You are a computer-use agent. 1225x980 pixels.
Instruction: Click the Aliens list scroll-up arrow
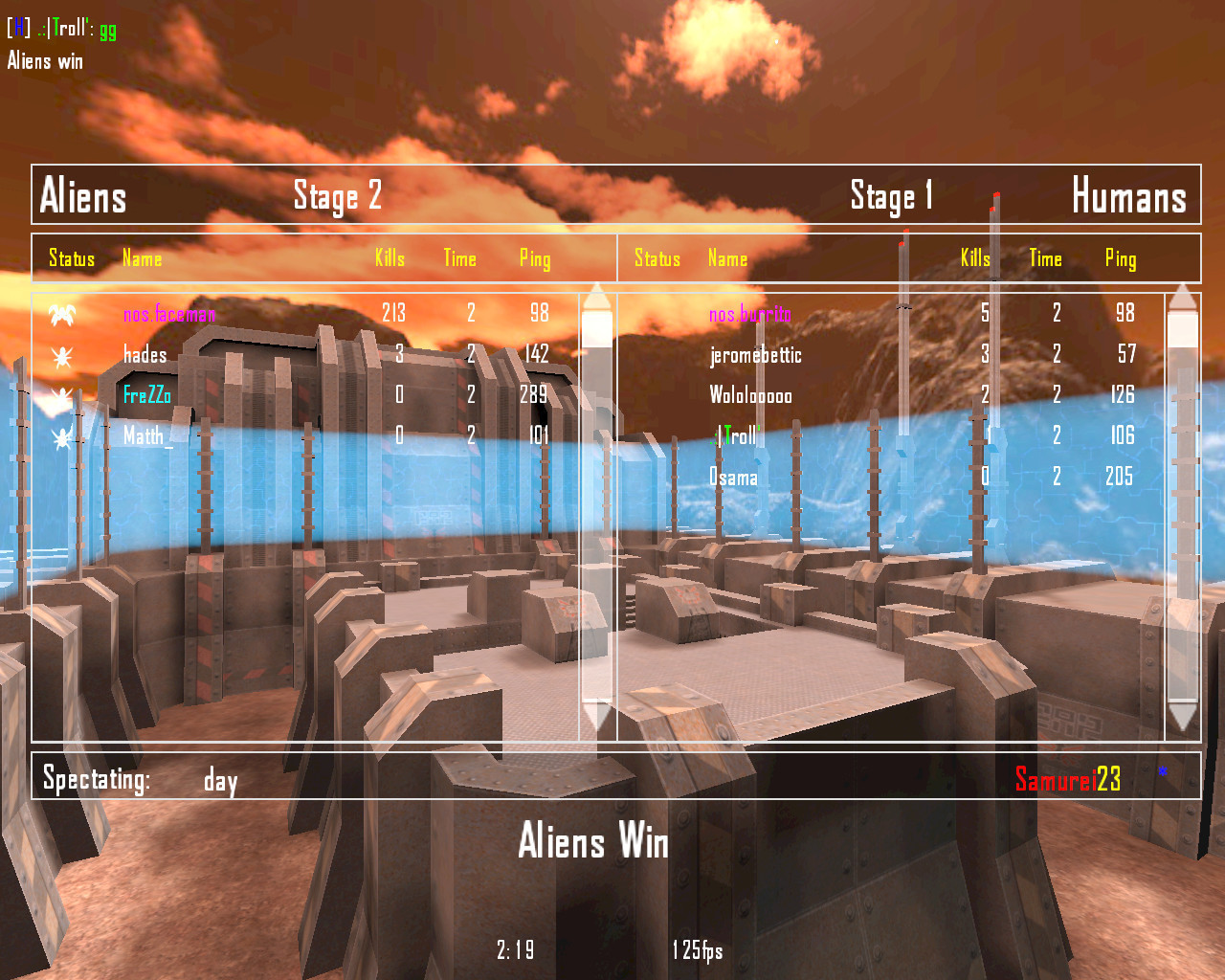[596, 297]
